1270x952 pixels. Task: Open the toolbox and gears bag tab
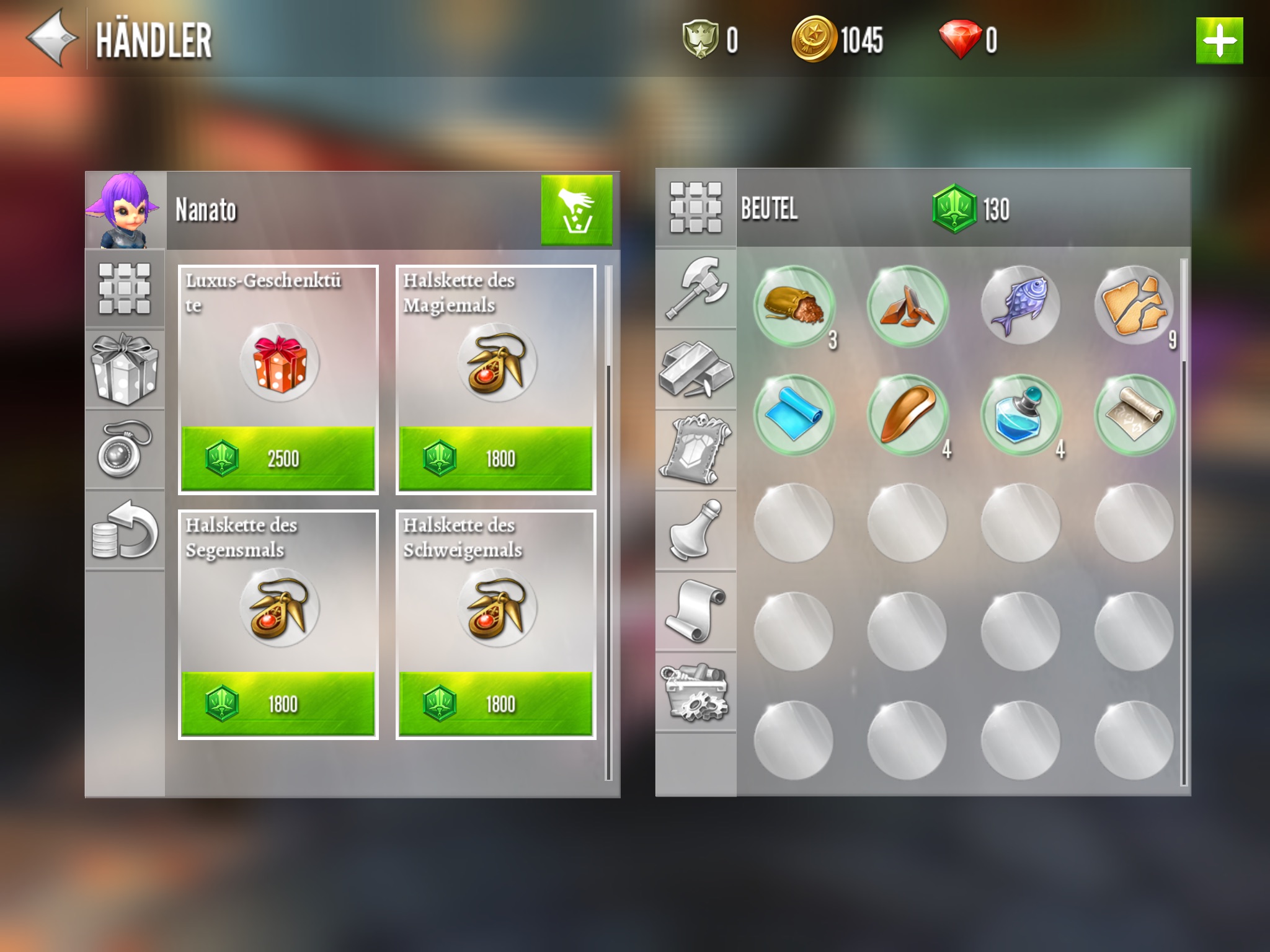[x=696, y=692]
